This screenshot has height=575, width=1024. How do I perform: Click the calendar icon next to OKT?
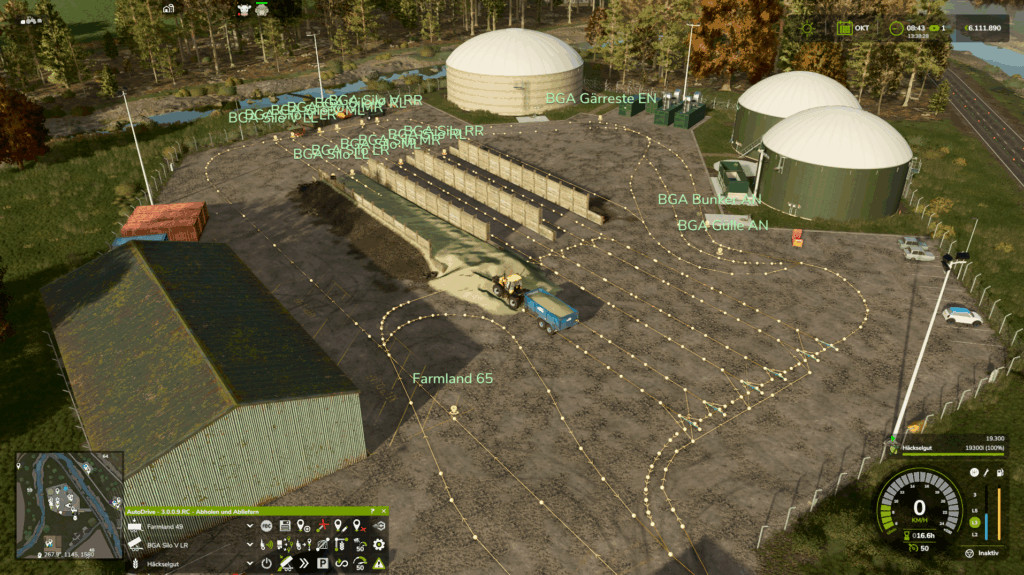click(x=846, y=28)
